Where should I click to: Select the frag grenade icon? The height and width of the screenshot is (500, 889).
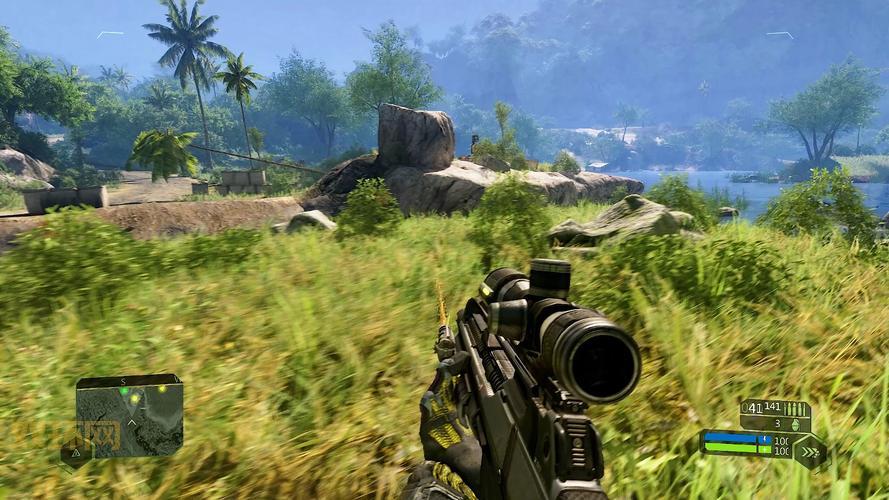tap(795, 424)
